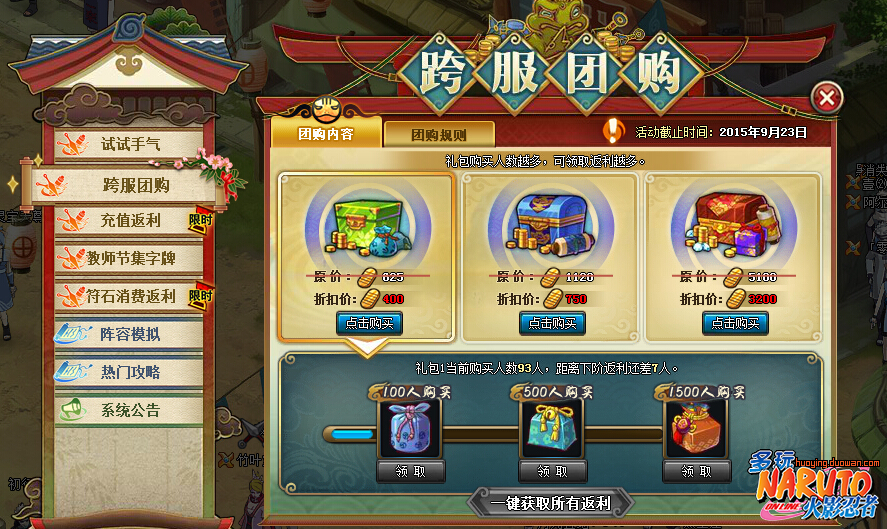Choose 教师节集字牌 from the side menu
Viewport: 887px width, 529px height.
(x=130, y=258)
